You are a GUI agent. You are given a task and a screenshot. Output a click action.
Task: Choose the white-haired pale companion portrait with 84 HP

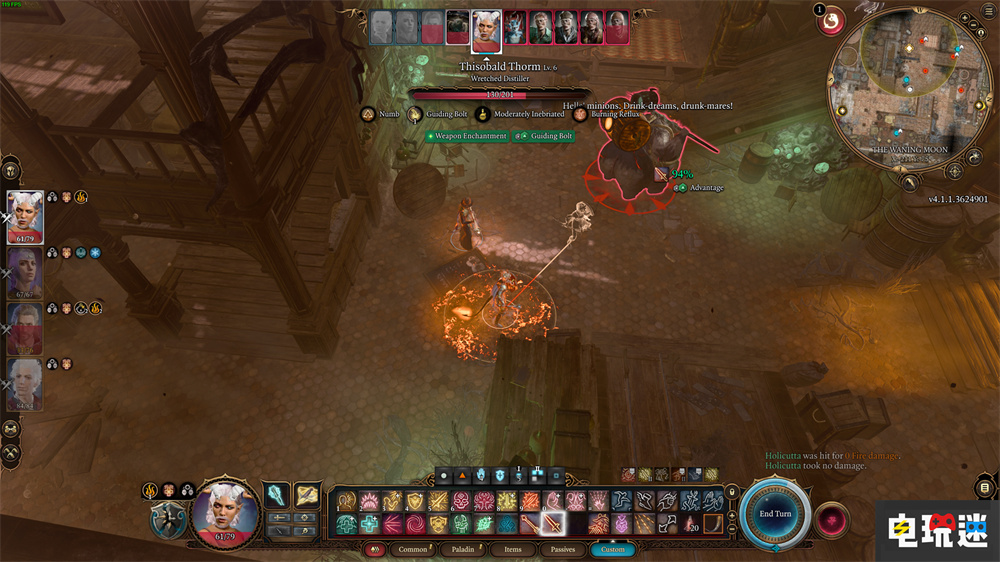[25, 385]
